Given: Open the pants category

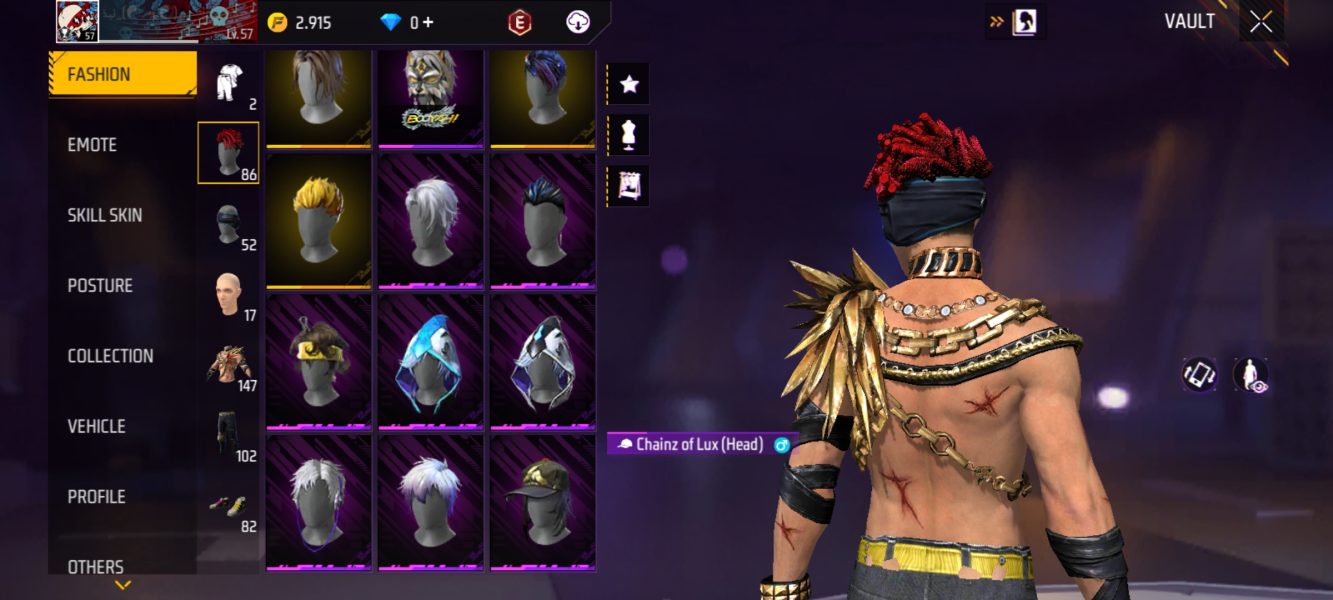Looking at the screenshot, I should click(x=229, y=435).
